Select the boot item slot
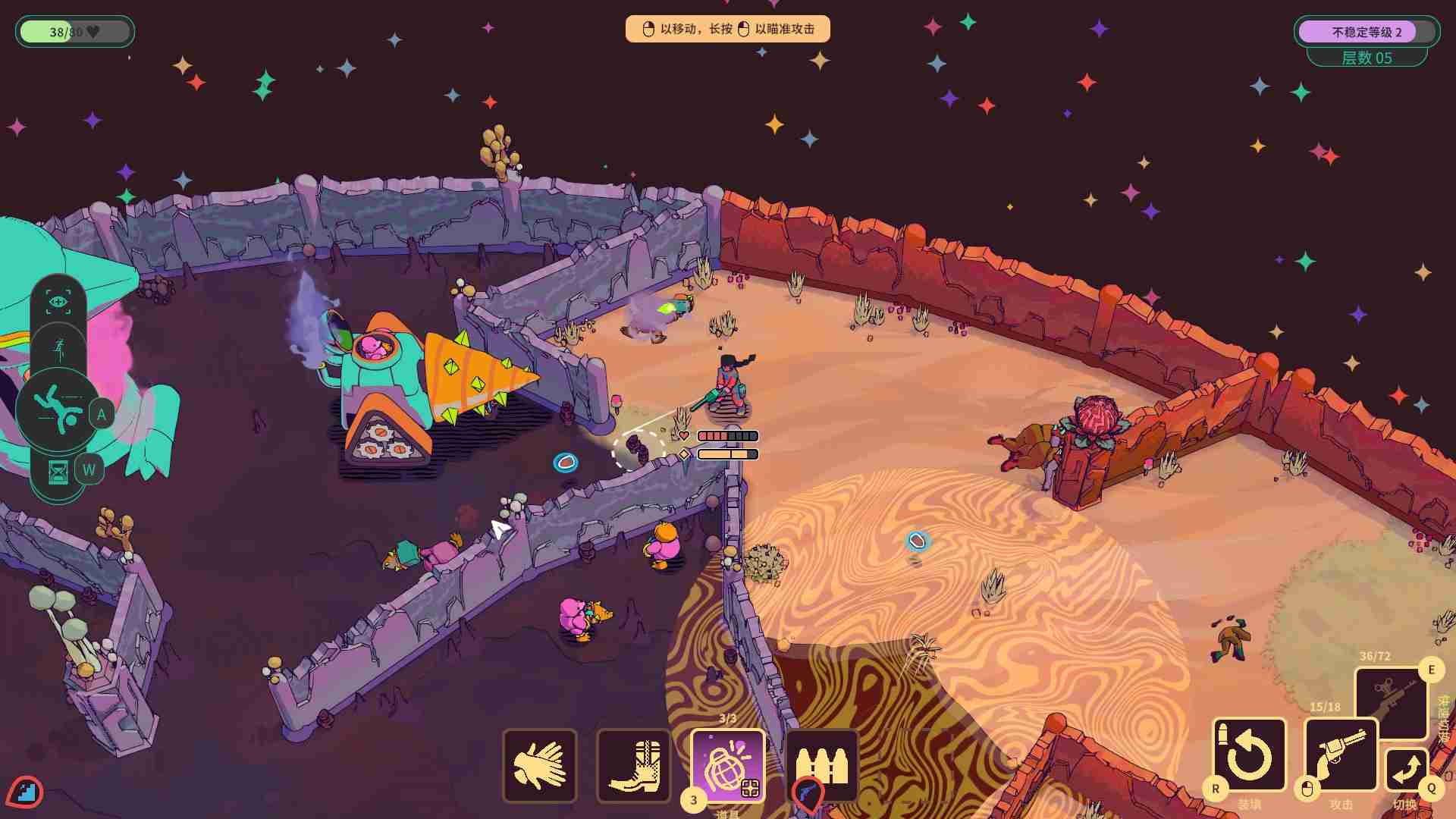 (634, 766)
